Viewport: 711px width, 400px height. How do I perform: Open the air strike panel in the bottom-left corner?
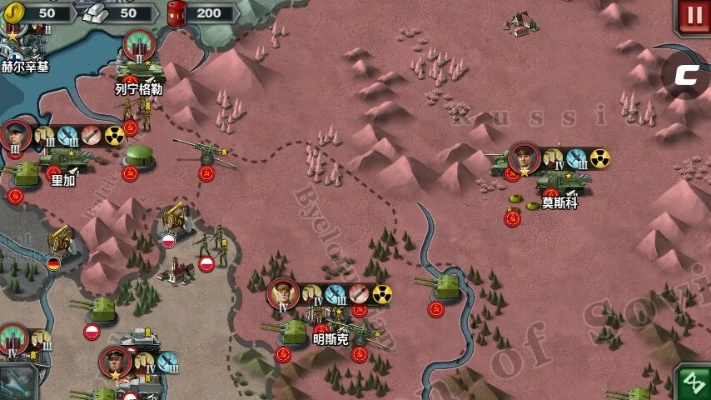[x=18, y=383]
